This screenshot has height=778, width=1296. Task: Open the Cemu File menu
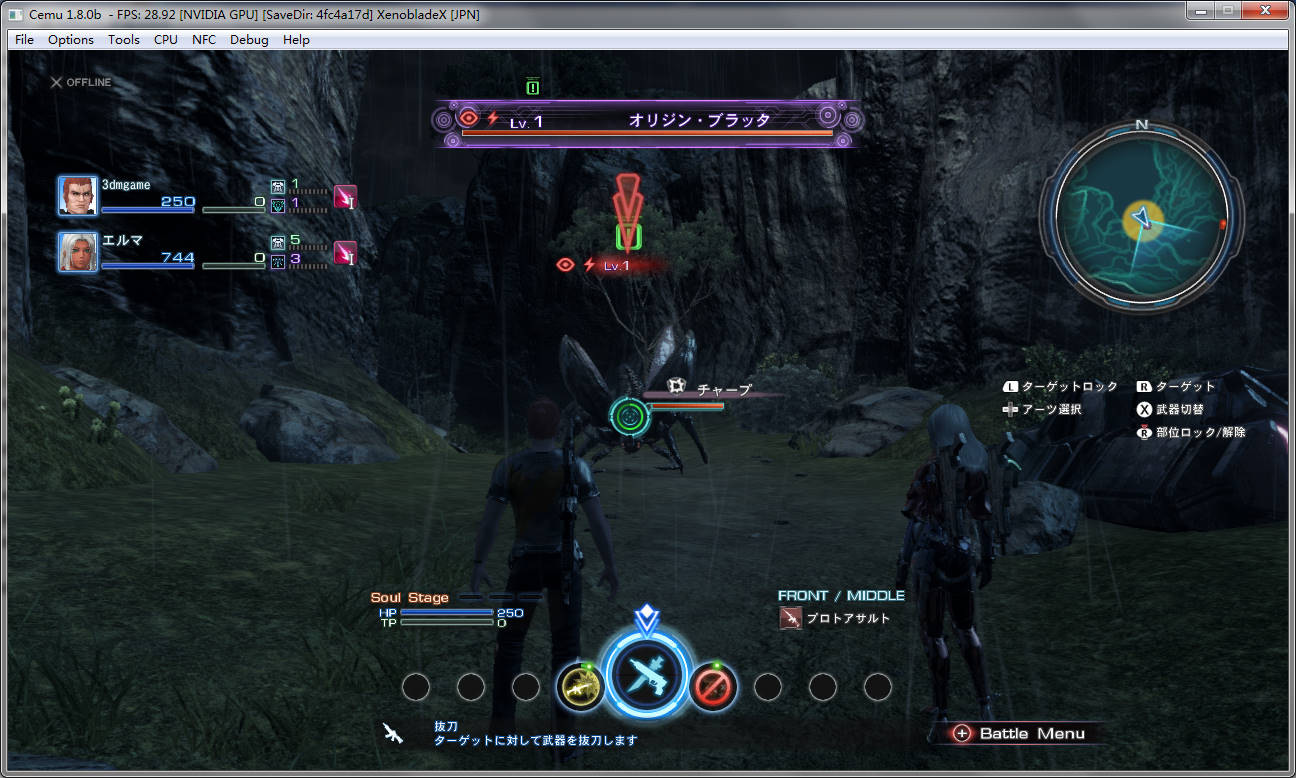coord(24,40)
